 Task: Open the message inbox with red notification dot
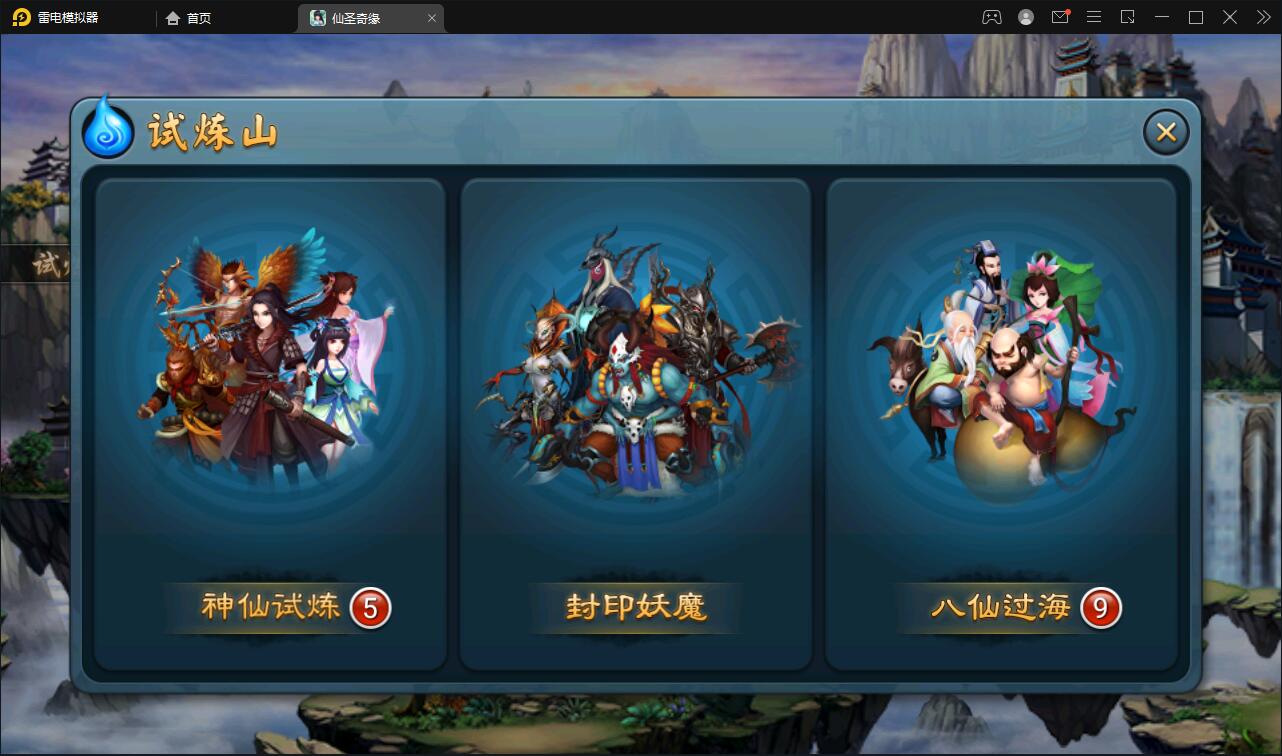pyautogui.click(x=1060, y=17)
